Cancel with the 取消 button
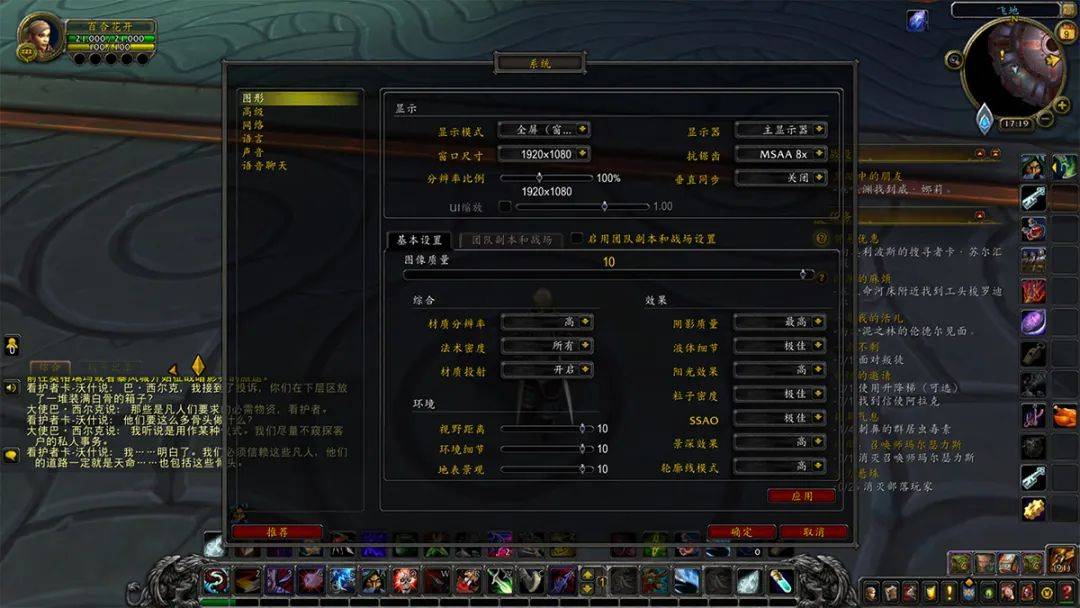Screen dimensions: 1080x608 (x=813, y=532)
